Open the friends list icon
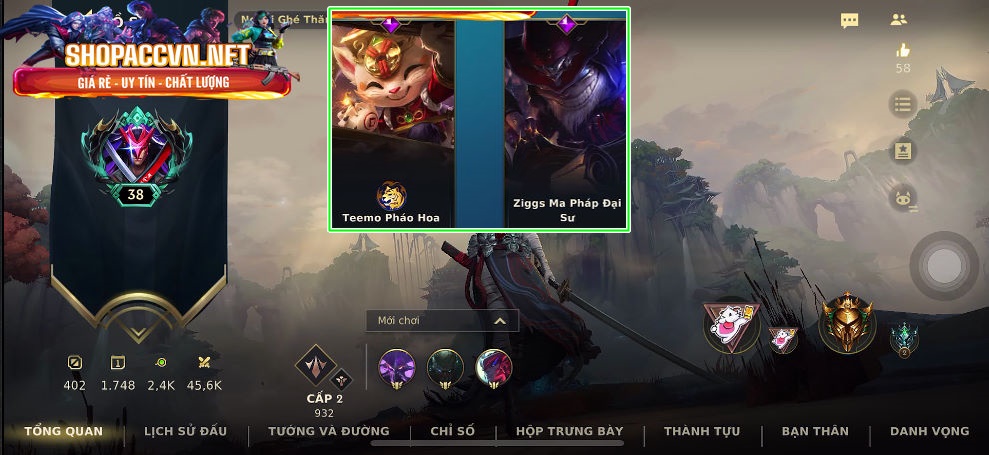Image resolution: width=989 pixels, height=455 pixels. [898, 20]
